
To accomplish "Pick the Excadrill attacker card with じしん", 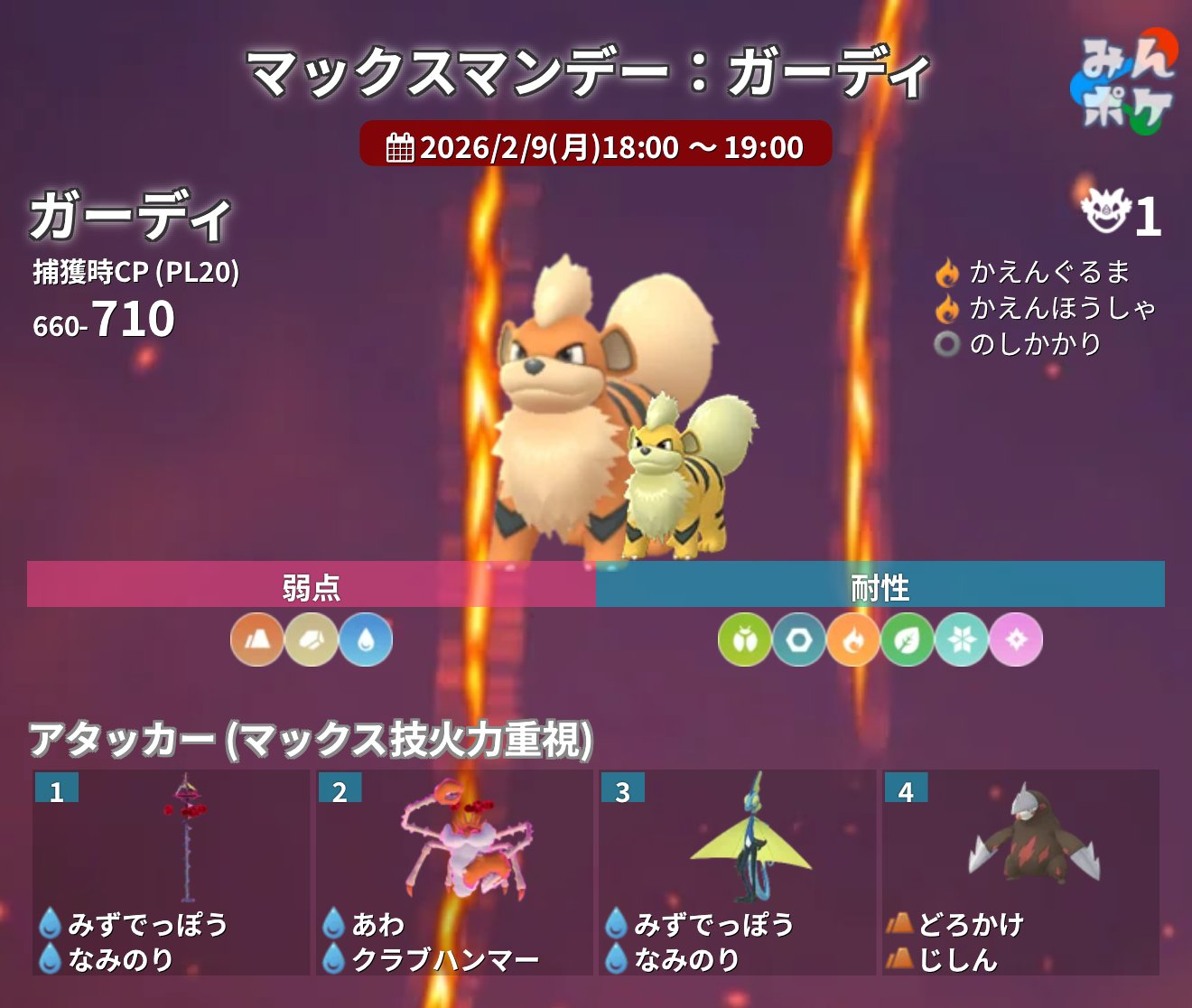I will (x=1020, y=872).
